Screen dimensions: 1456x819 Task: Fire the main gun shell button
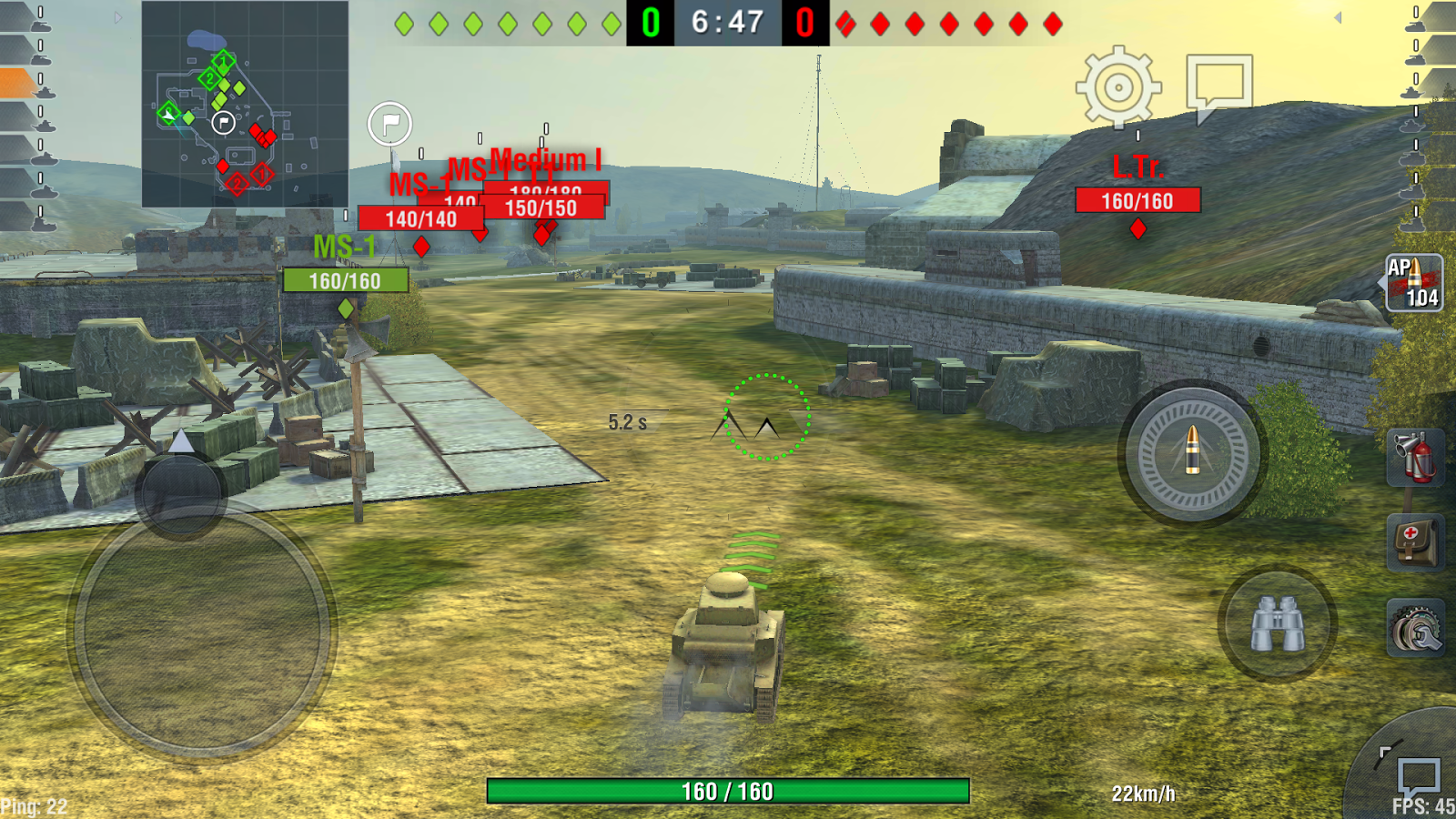pos(1192,452)
